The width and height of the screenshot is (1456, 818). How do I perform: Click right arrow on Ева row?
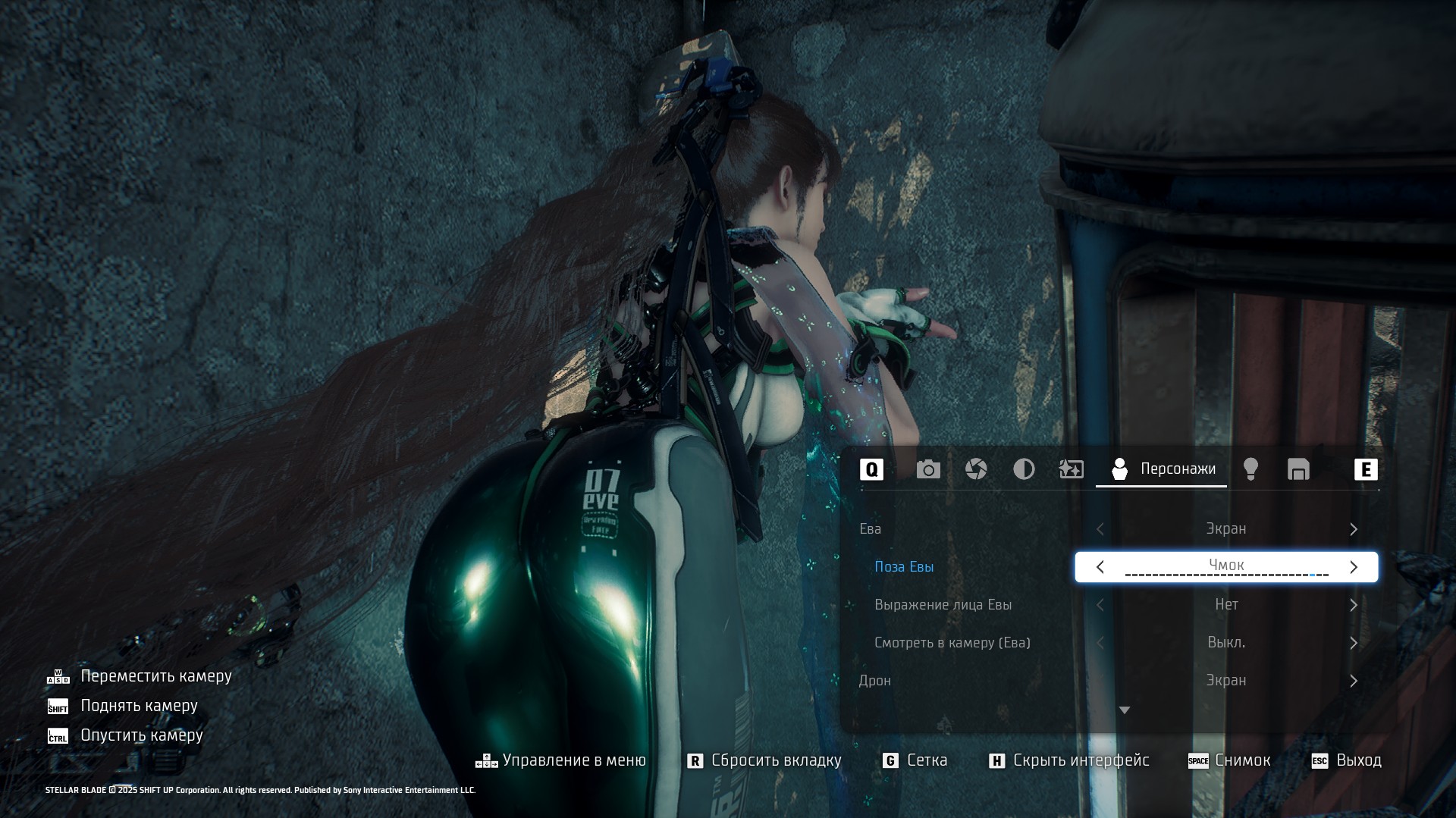pyautogui.click(x=1354, y=529)
